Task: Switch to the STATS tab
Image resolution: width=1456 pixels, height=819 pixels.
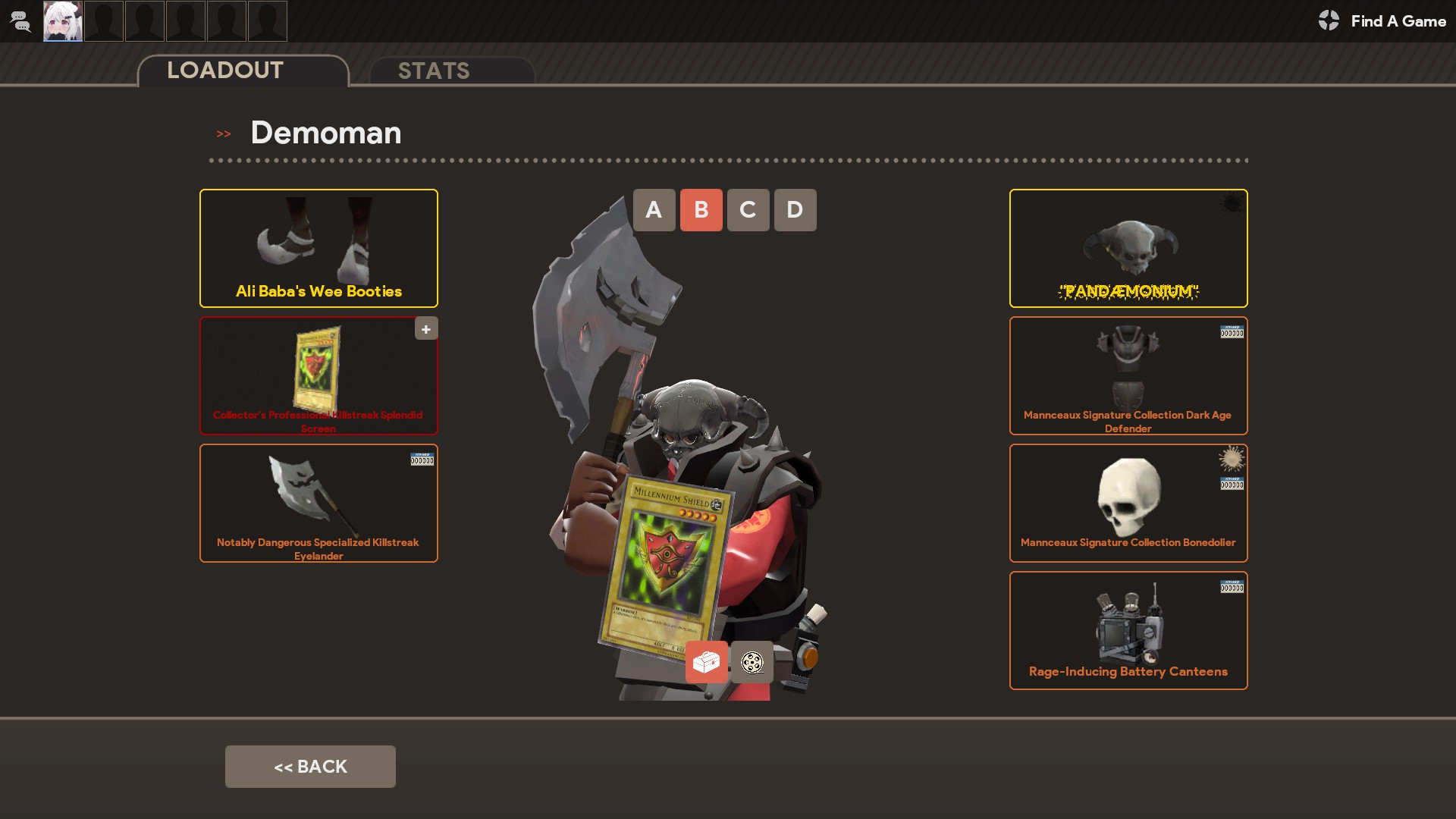Action: (x=434, y=71)
